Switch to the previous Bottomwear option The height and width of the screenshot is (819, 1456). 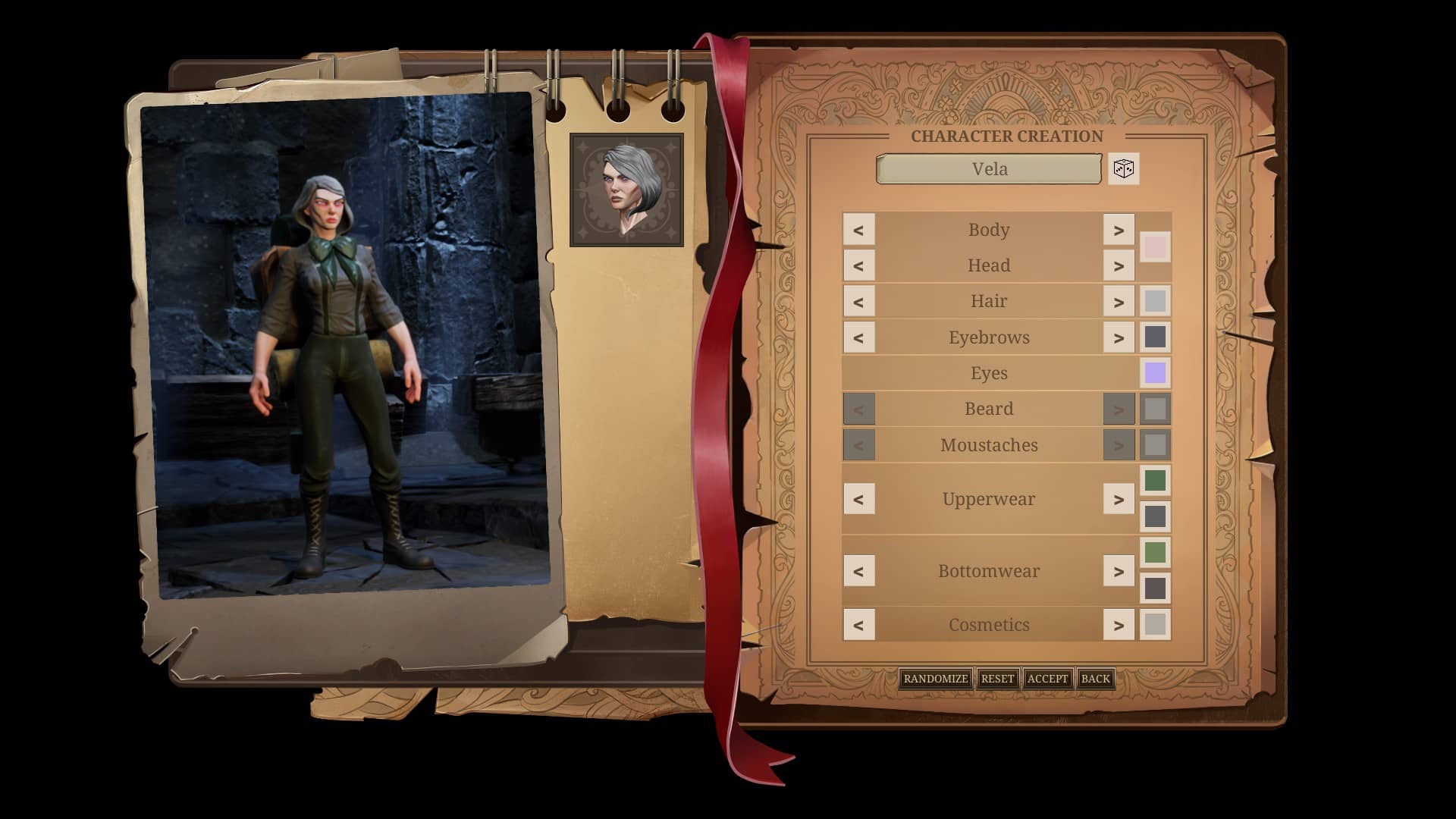tap(858, 571)
